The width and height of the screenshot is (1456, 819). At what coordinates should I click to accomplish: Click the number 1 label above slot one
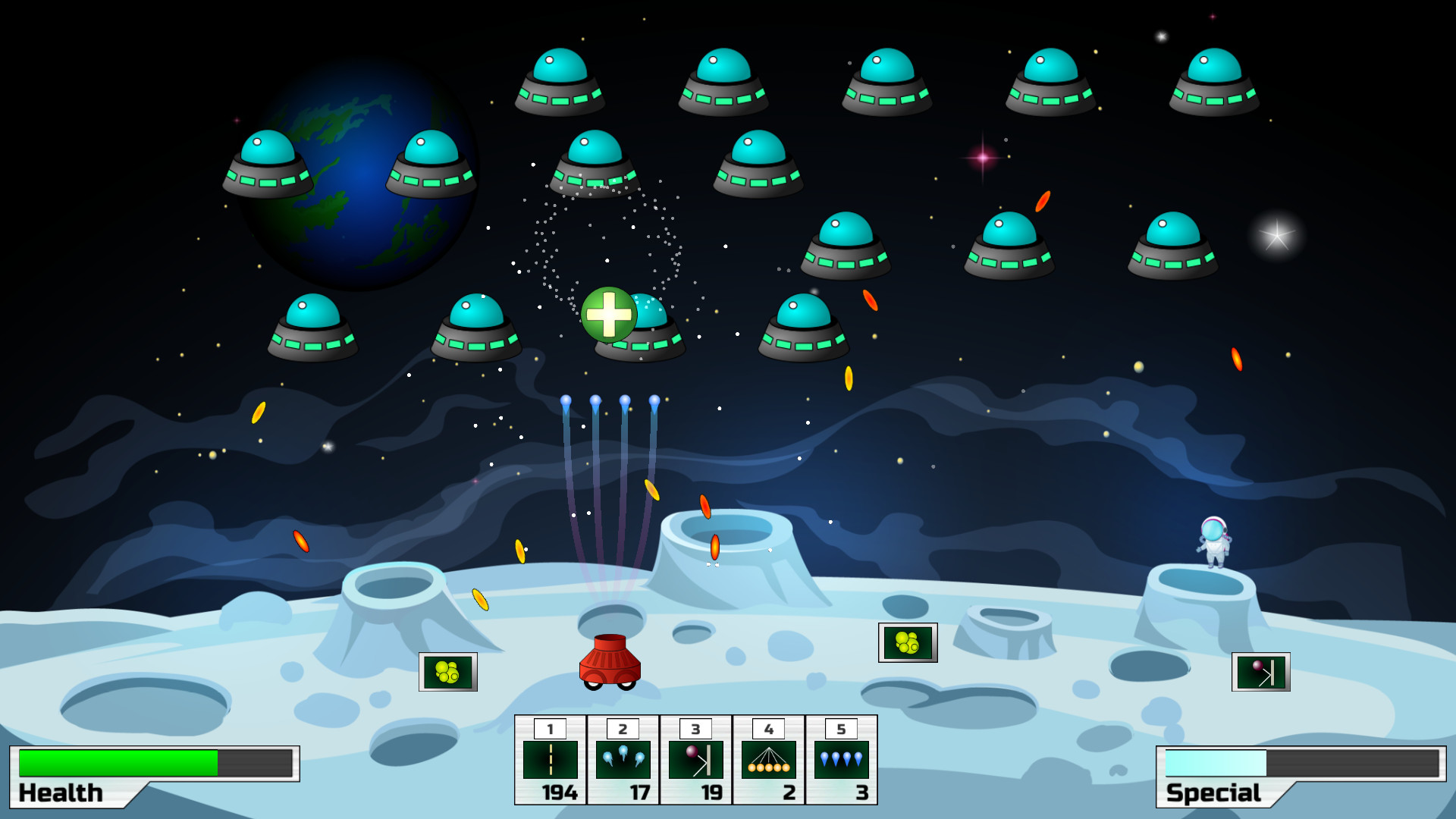click(551, 729)
